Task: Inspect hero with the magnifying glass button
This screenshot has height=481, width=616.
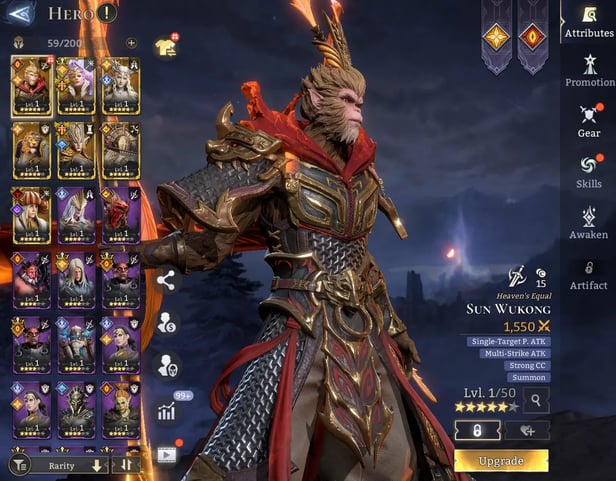Action: pos(536,401)
